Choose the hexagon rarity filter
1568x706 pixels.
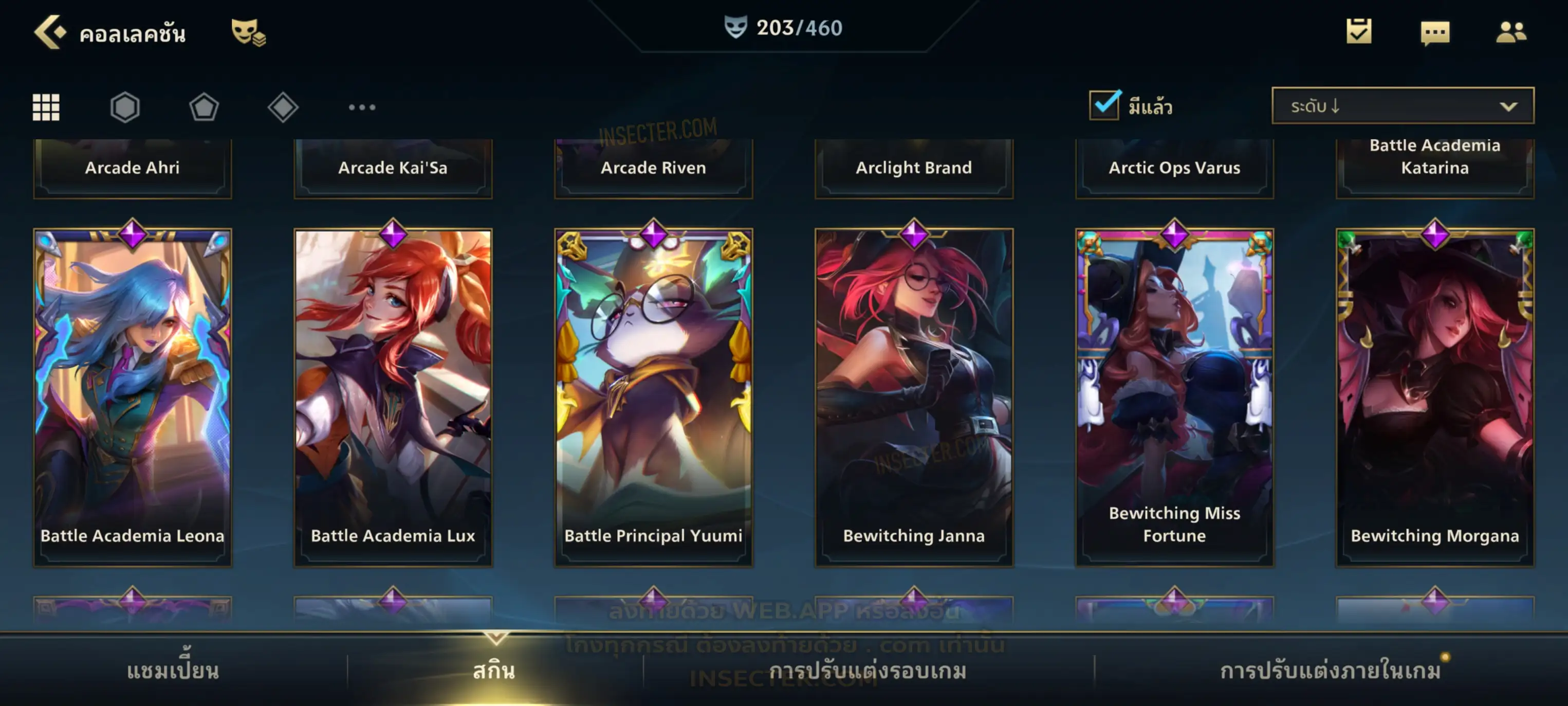125,107
